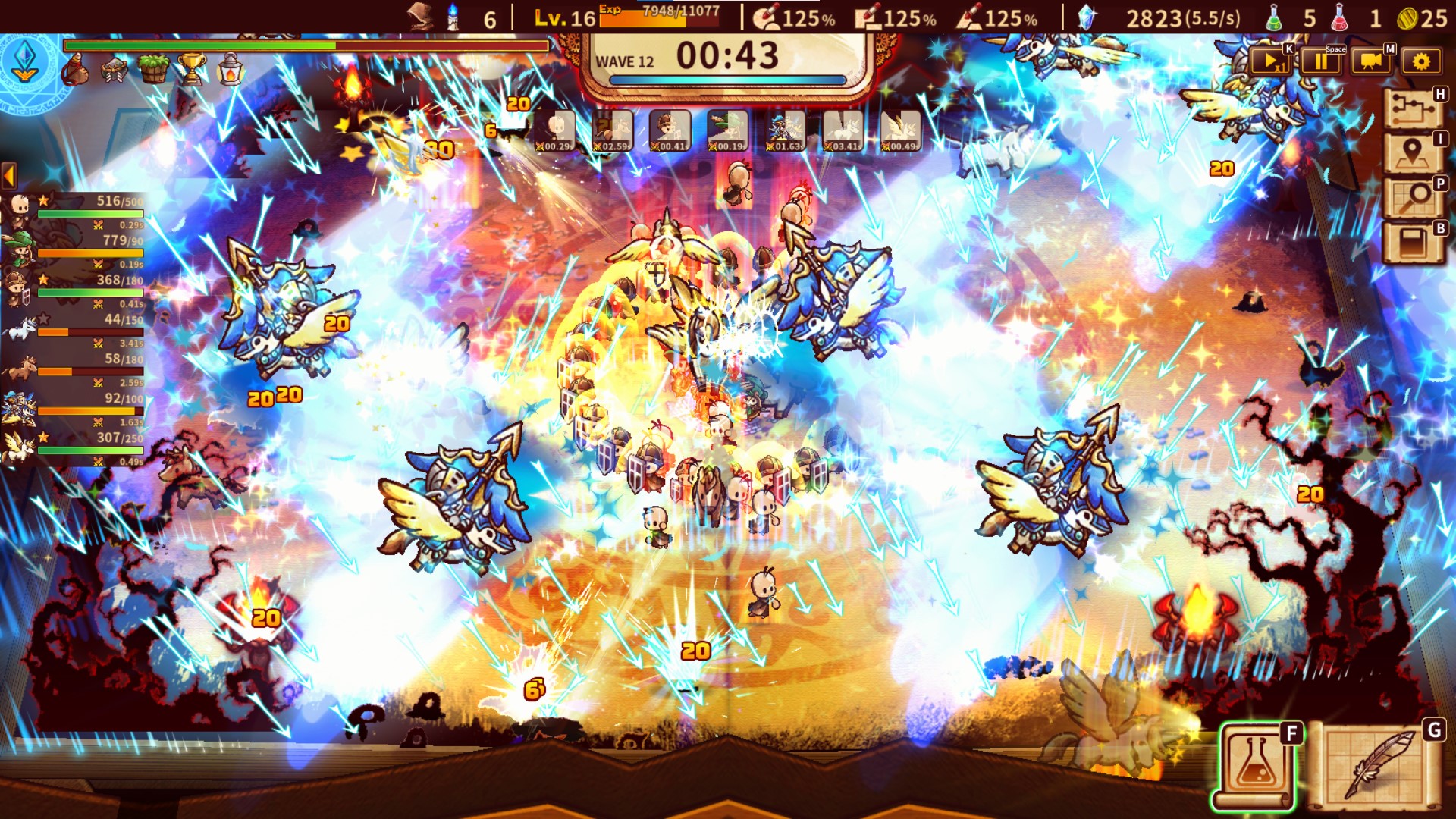Open the magnifying glass grid scroll

point(1412,199)
